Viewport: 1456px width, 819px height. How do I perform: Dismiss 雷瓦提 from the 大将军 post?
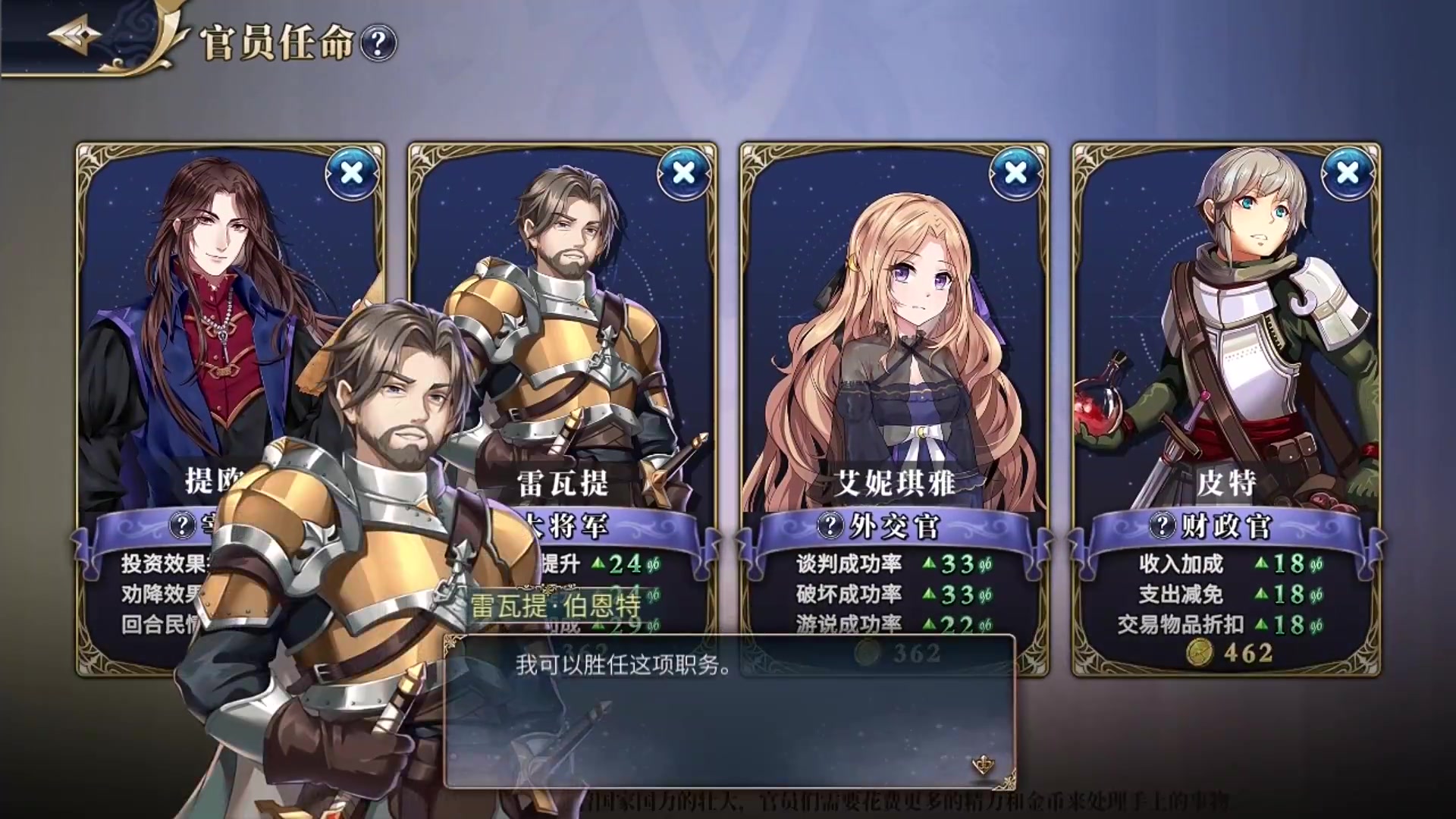(x=683, y=174)
